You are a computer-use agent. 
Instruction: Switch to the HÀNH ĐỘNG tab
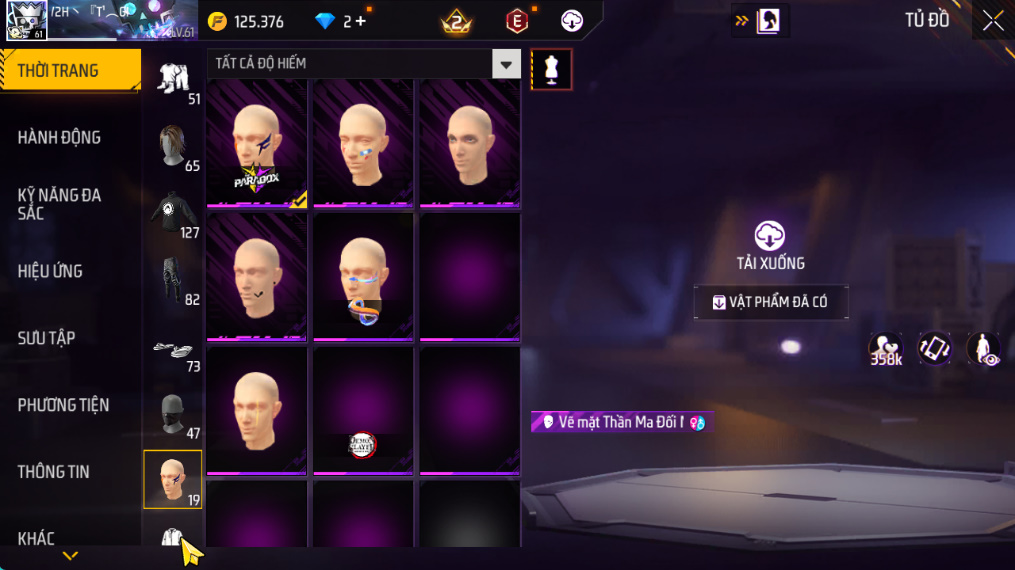pyautogui.click(x=60, y=137)
